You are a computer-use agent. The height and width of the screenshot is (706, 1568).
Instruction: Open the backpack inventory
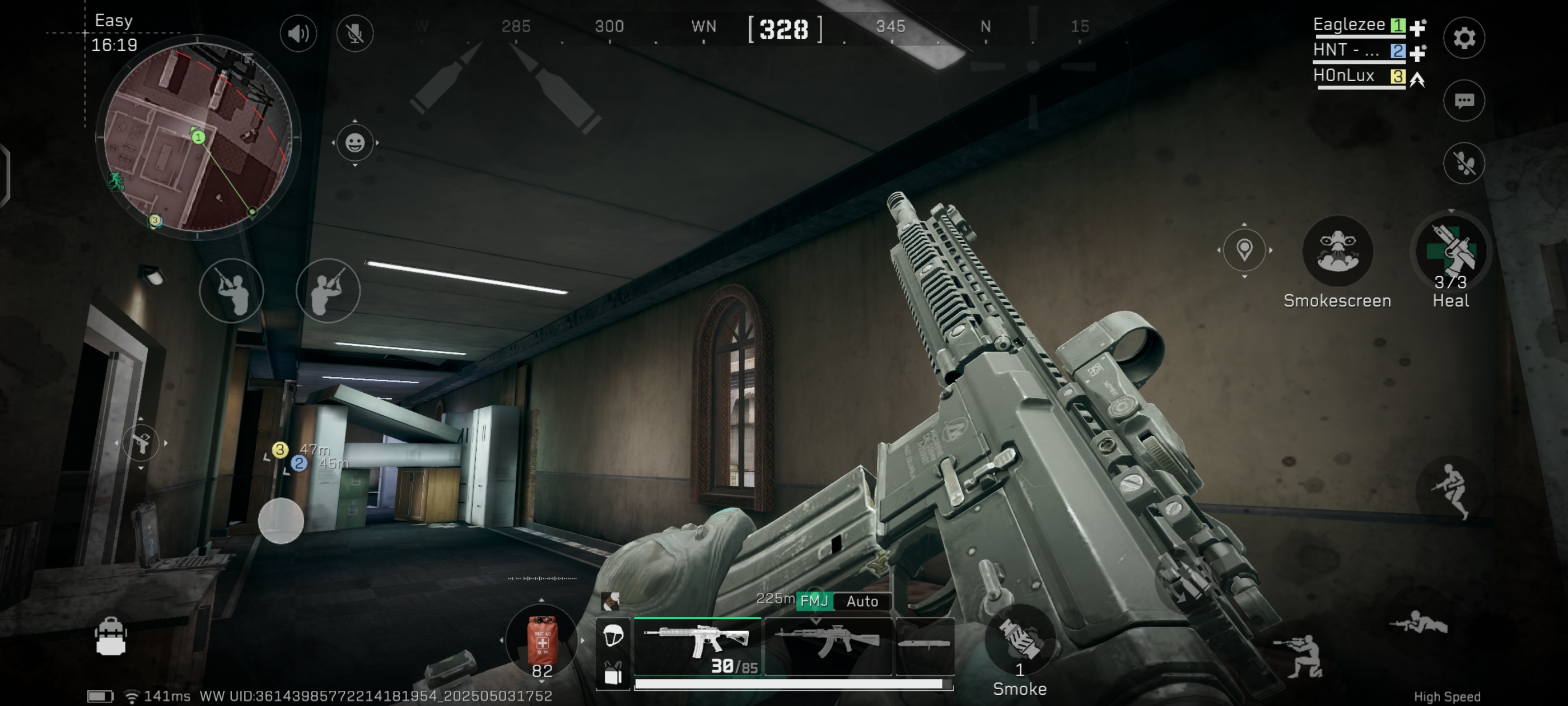coord(111,637)
